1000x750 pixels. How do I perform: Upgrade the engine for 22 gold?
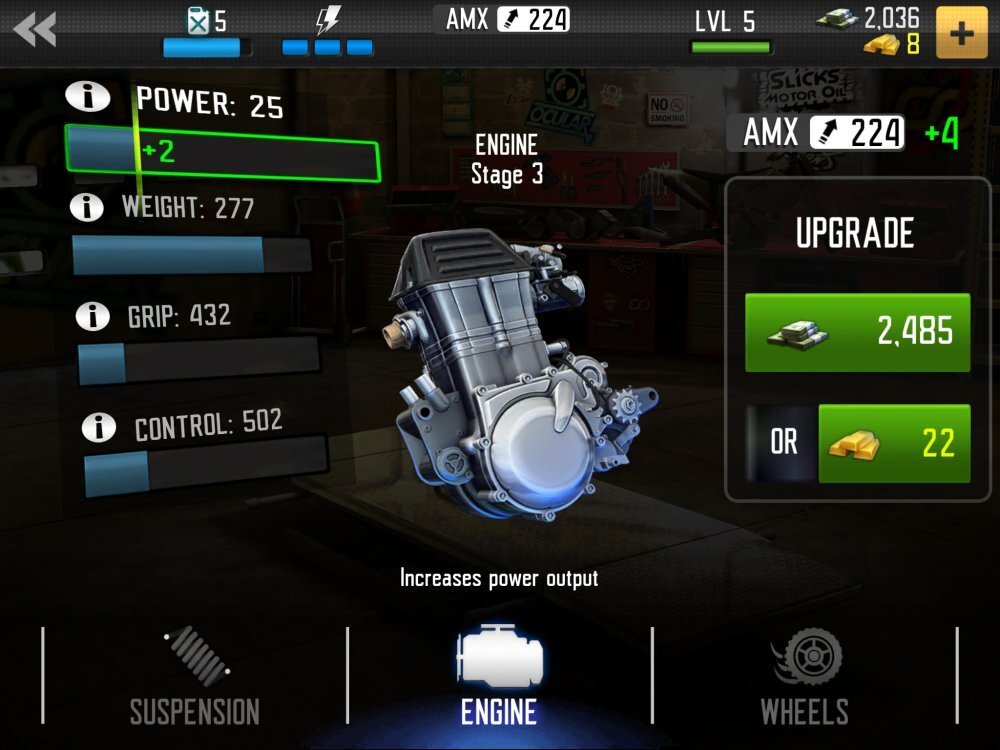point(894,443)
